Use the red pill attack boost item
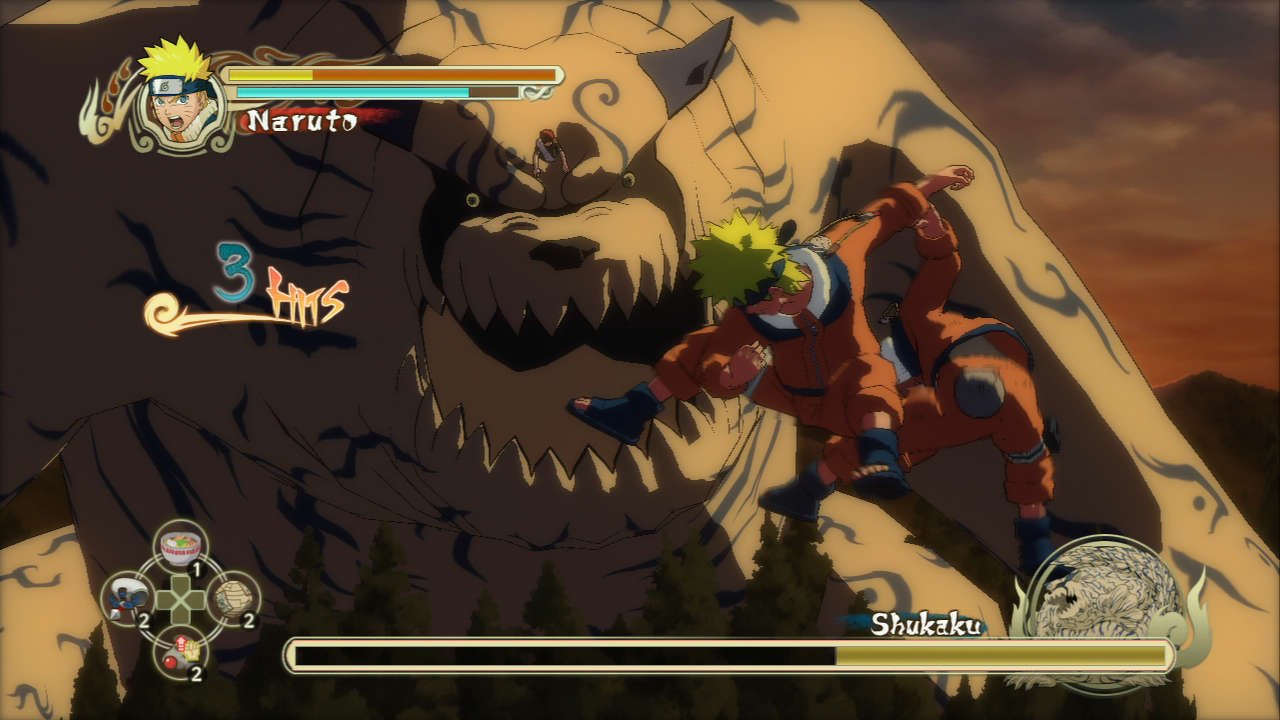 click(x=181, y=651)
